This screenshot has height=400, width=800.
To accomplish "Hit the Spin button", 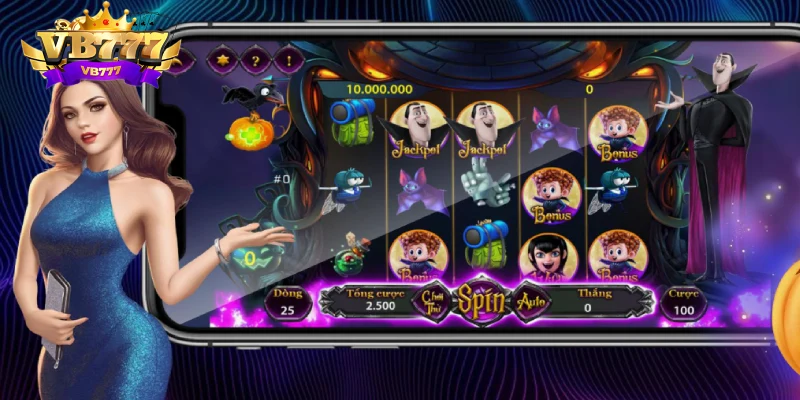I will 480,300.
